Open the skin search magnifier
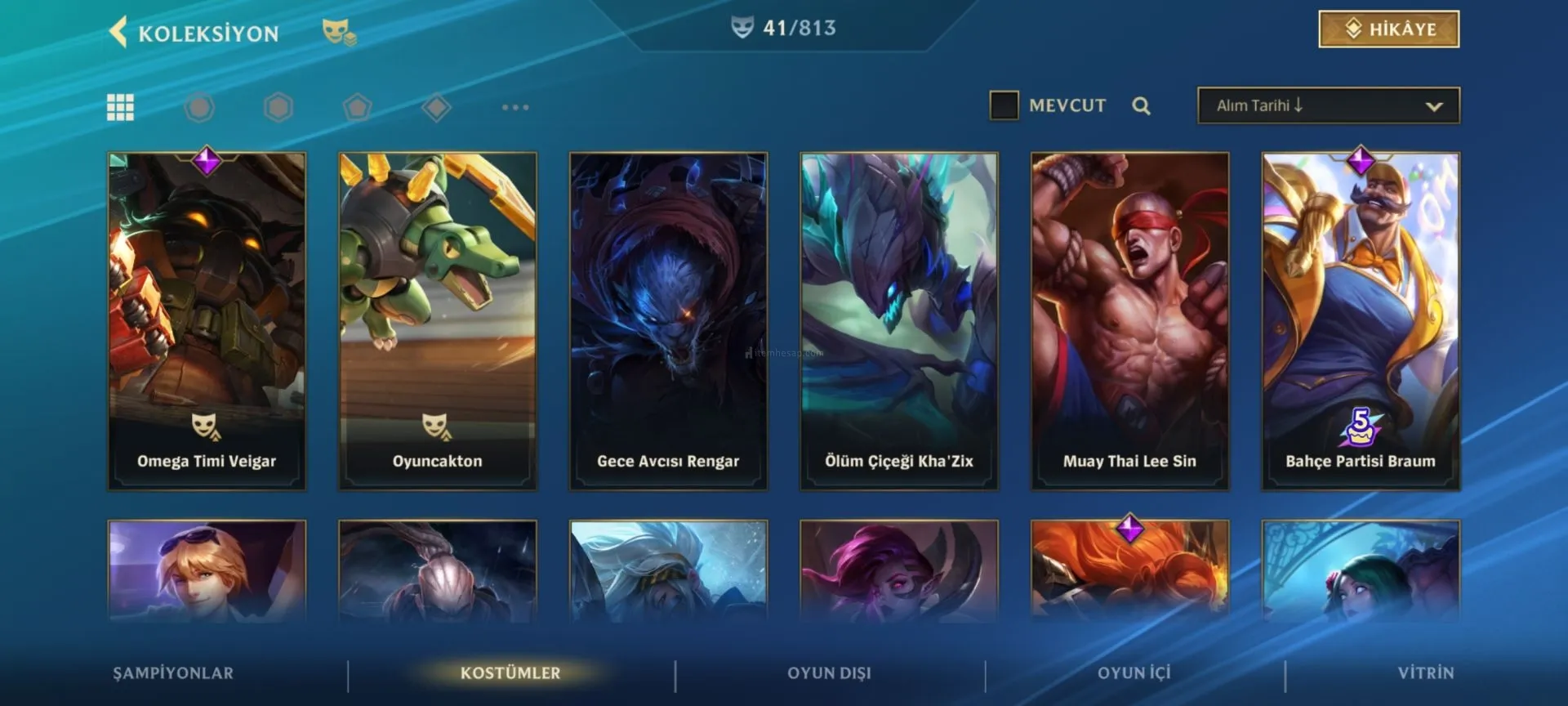The width and height of the screenshot is (1568, 706). [1141, 106]
